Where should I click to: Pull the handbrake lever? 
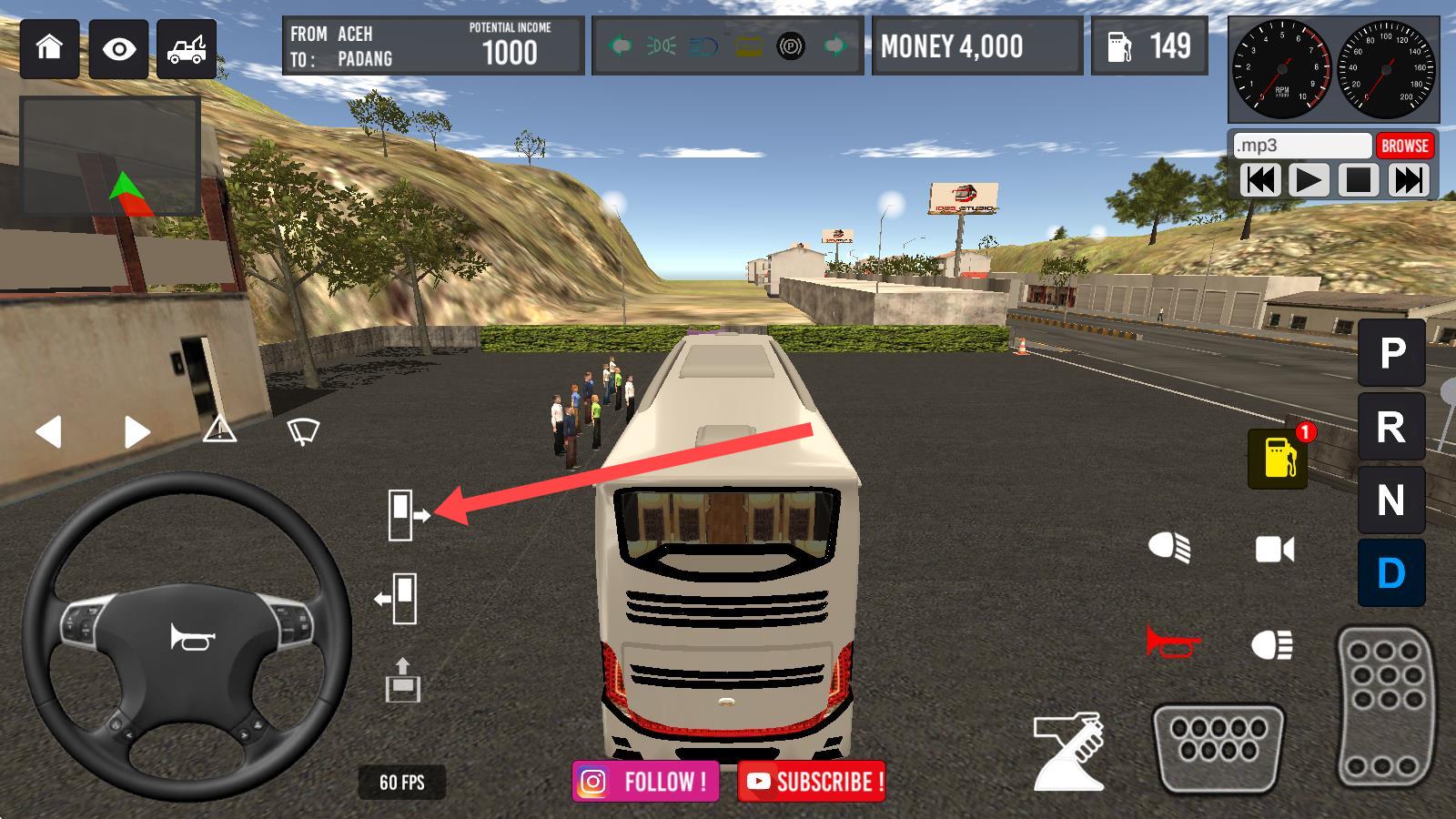coord(1070,752)
